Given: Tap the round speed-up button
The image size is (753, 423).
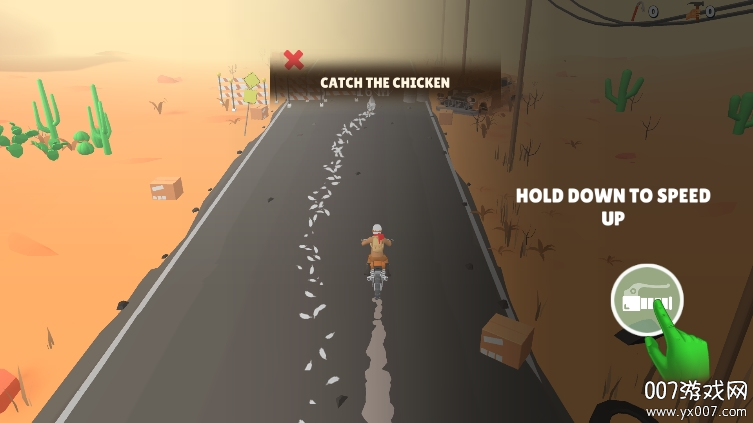Looking at the screenshot, I should (x=647, y=299).
